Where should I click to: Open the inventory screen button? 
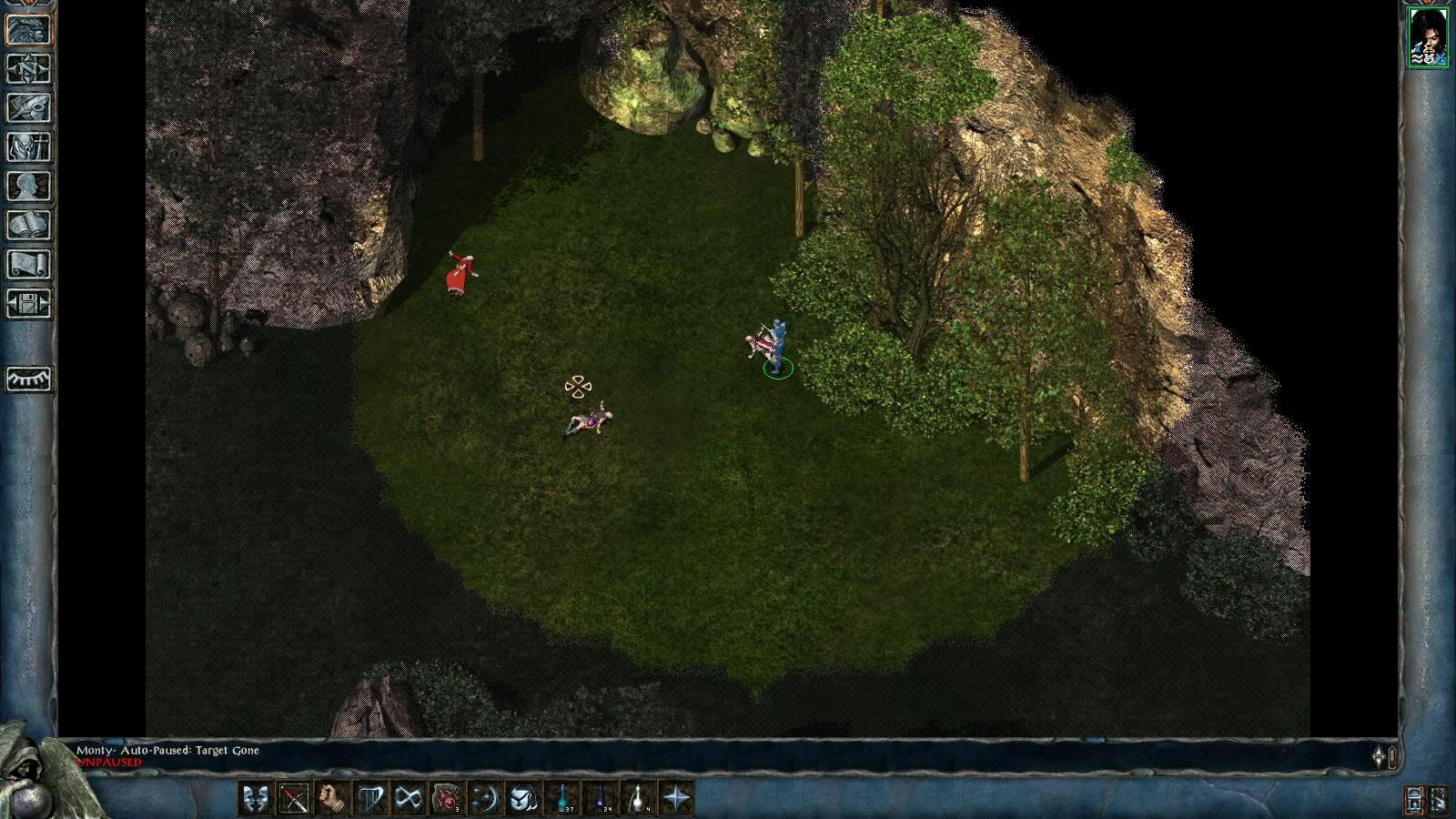(29, 147)
